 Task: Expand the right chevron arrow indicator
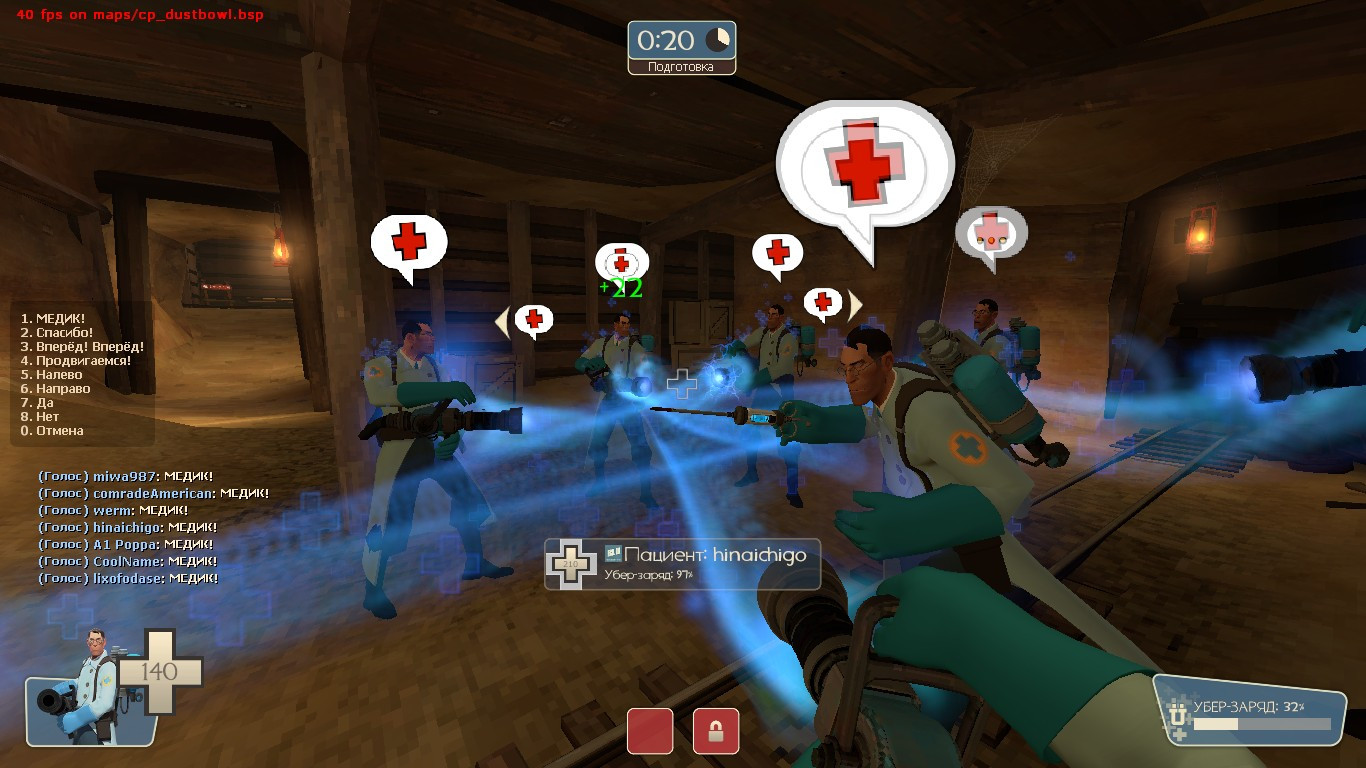855,303
